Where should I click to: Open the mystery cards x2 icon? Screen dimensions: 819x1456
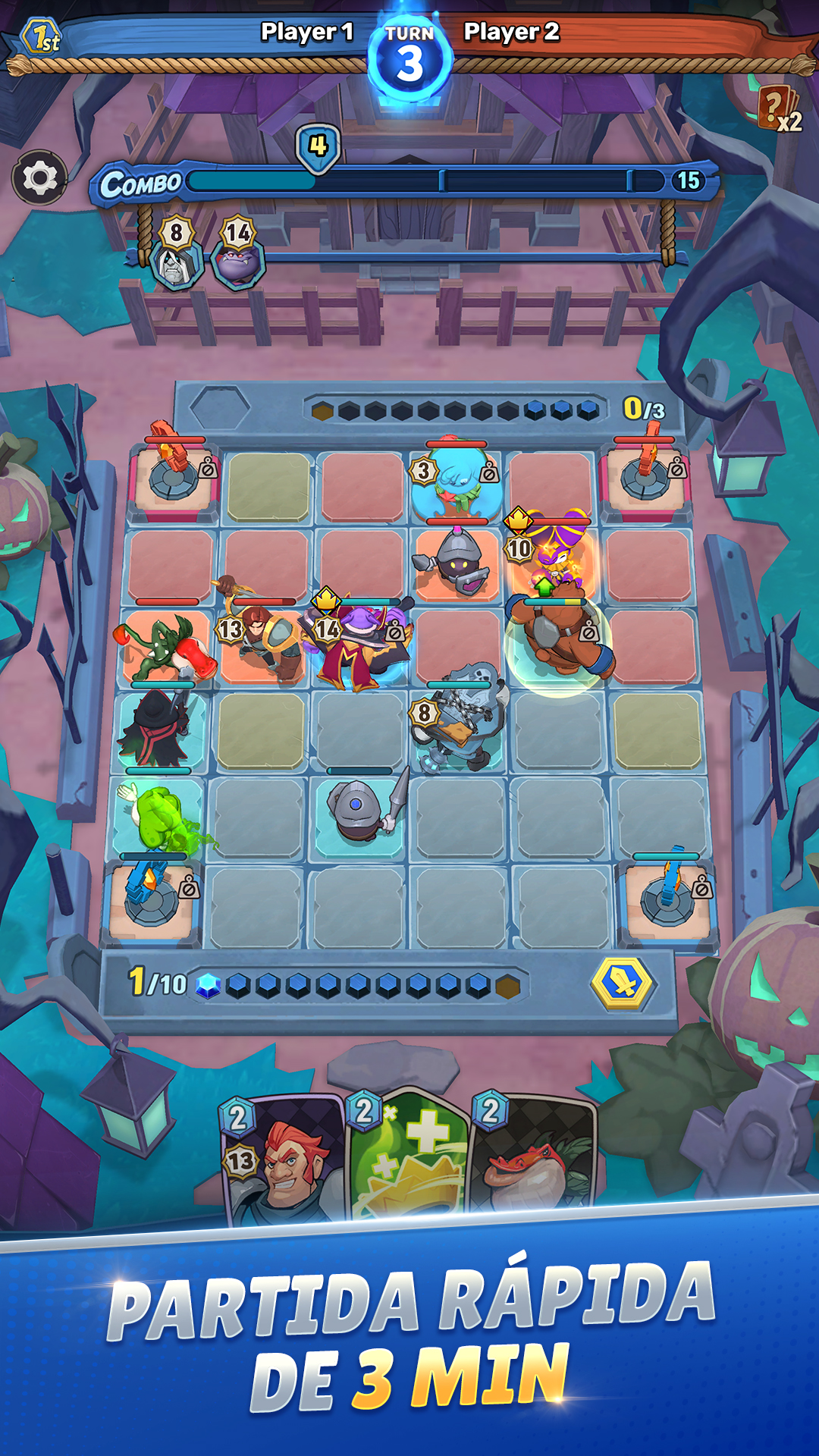[x=779, y=110]
